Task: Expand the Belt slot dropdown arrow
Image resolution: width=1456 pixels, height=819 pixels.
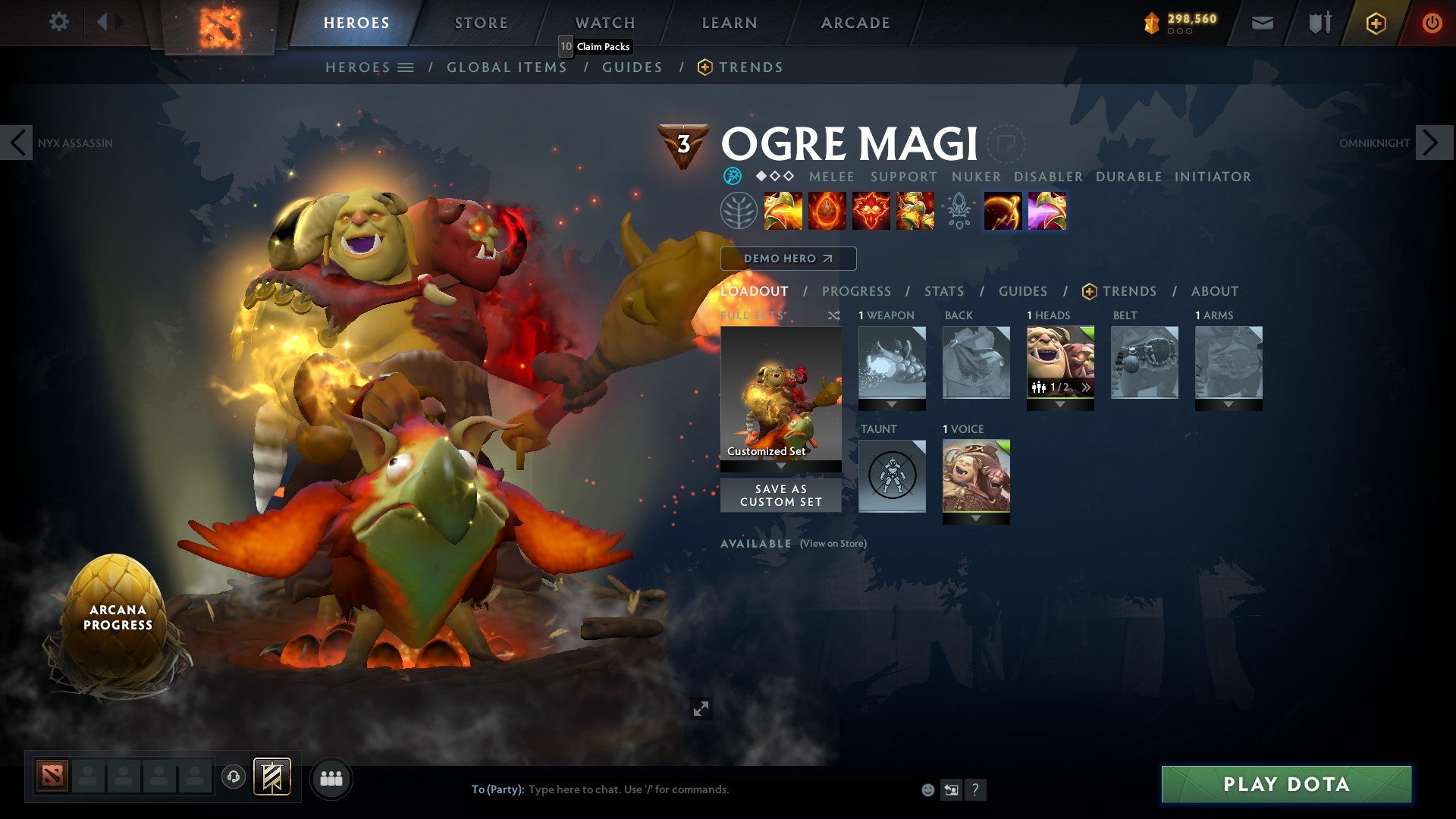Action: 1144,404
